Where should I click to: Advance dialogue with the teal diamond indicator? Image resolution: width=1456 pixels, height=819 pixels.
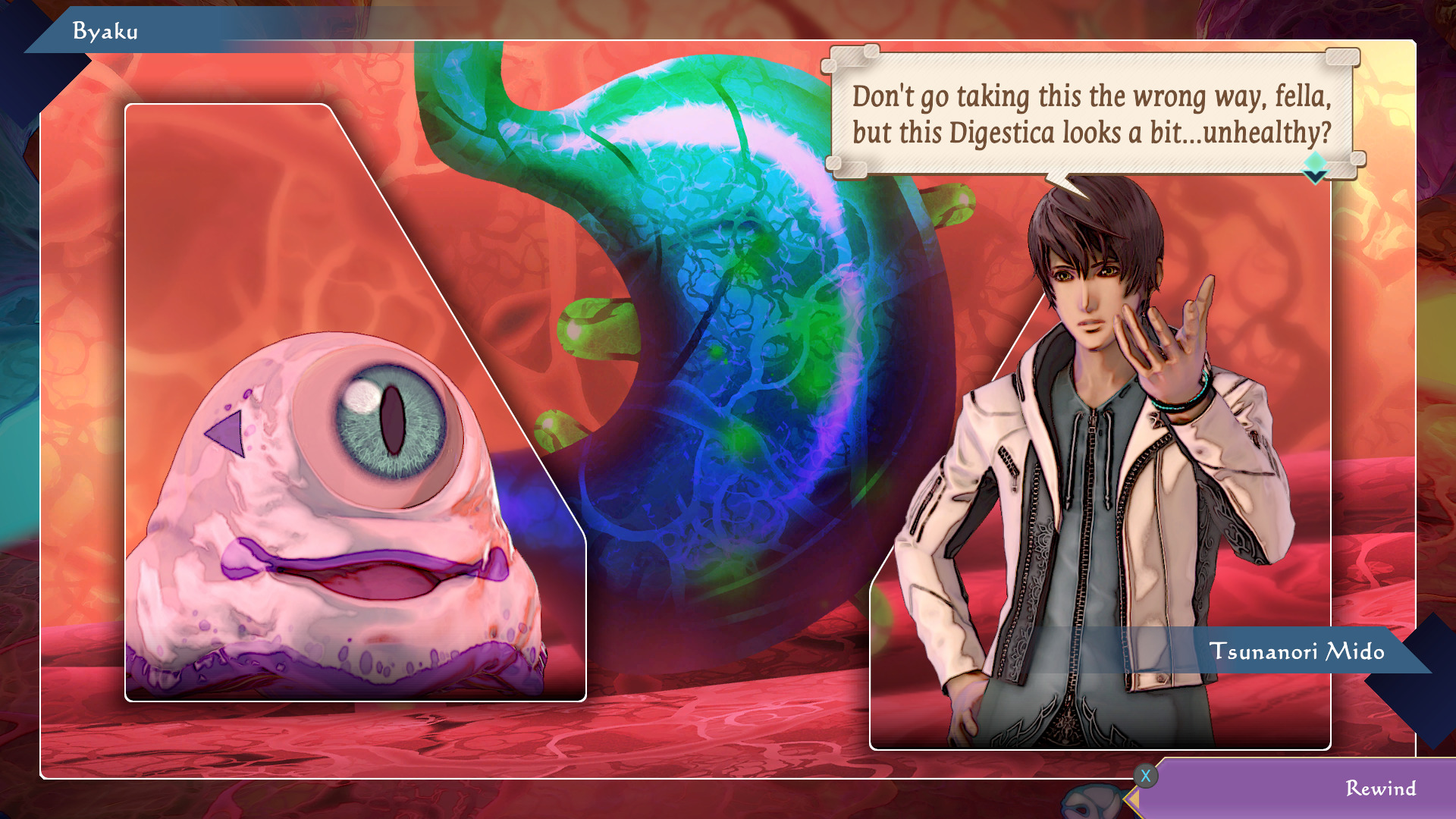point(1314,167)
